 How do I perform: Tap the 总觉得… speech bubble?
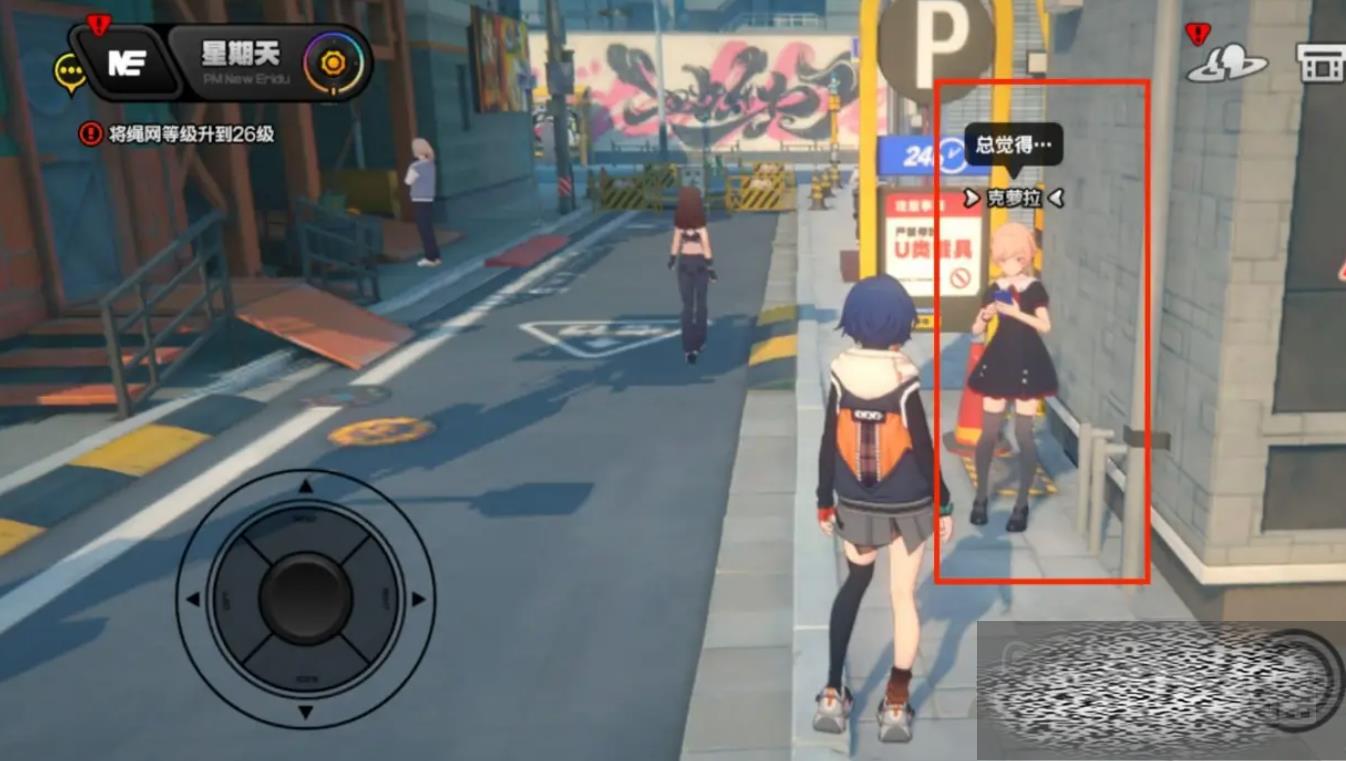pyautogui.click(x=1013, y=145)
